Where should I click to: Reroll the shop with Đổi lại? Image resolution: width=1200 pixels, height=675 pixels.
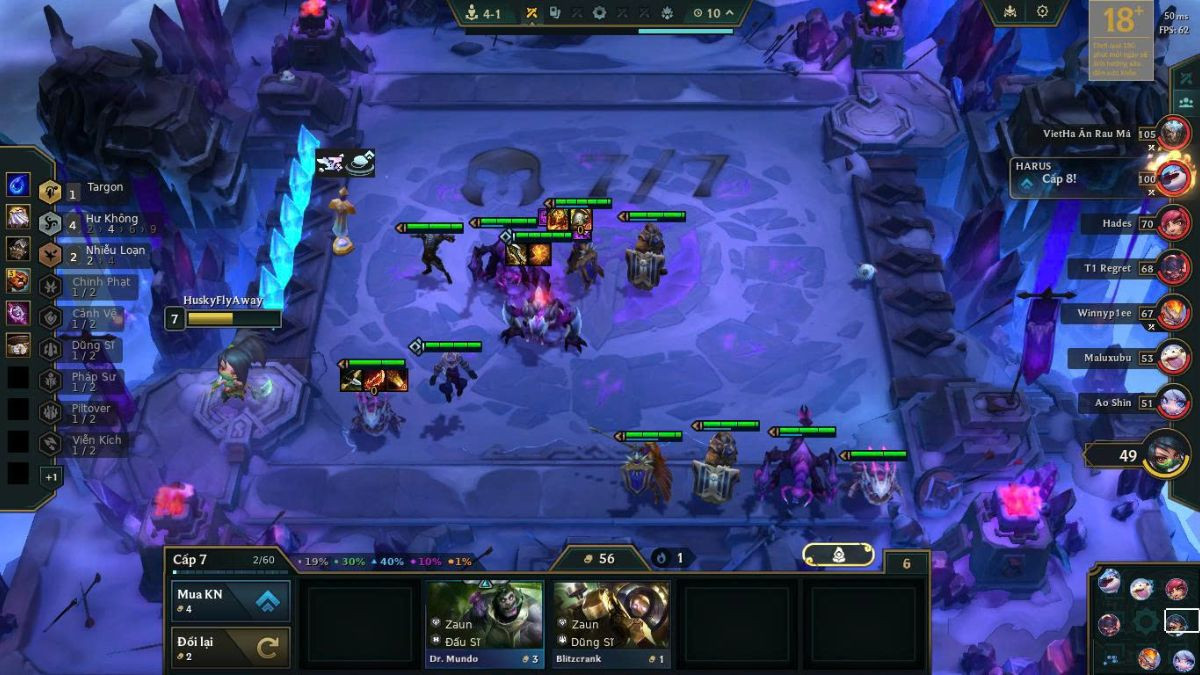(x=231, y=647)
